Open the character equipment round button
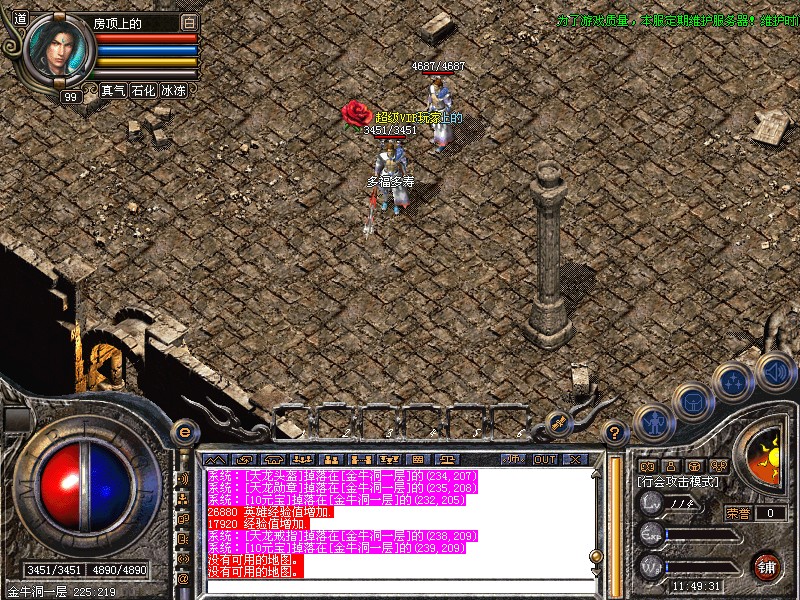800x600 pixels. tap(652, 421)
